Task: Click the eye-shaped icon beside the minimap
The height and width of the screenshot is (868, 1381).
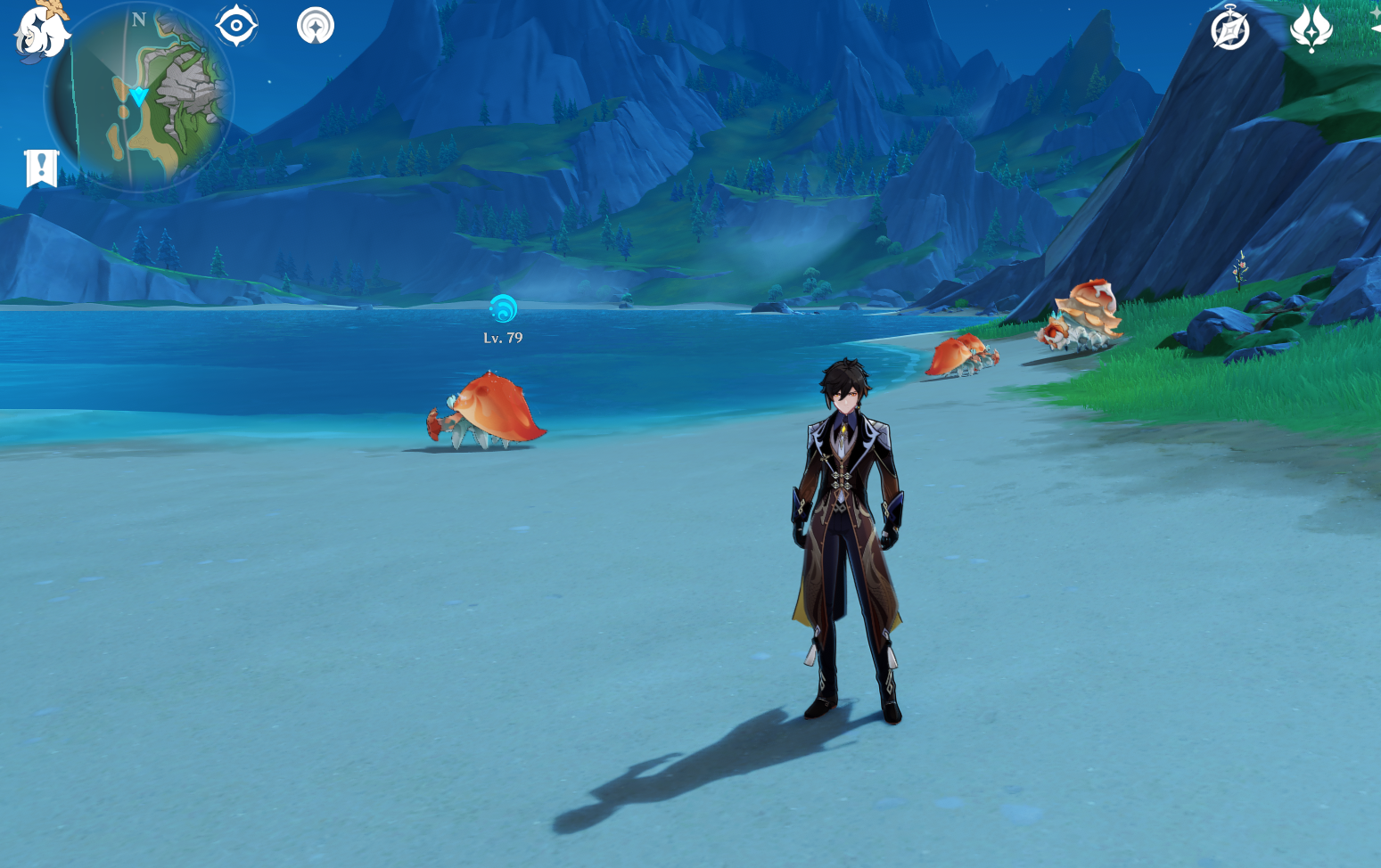Action: (236, 26)
